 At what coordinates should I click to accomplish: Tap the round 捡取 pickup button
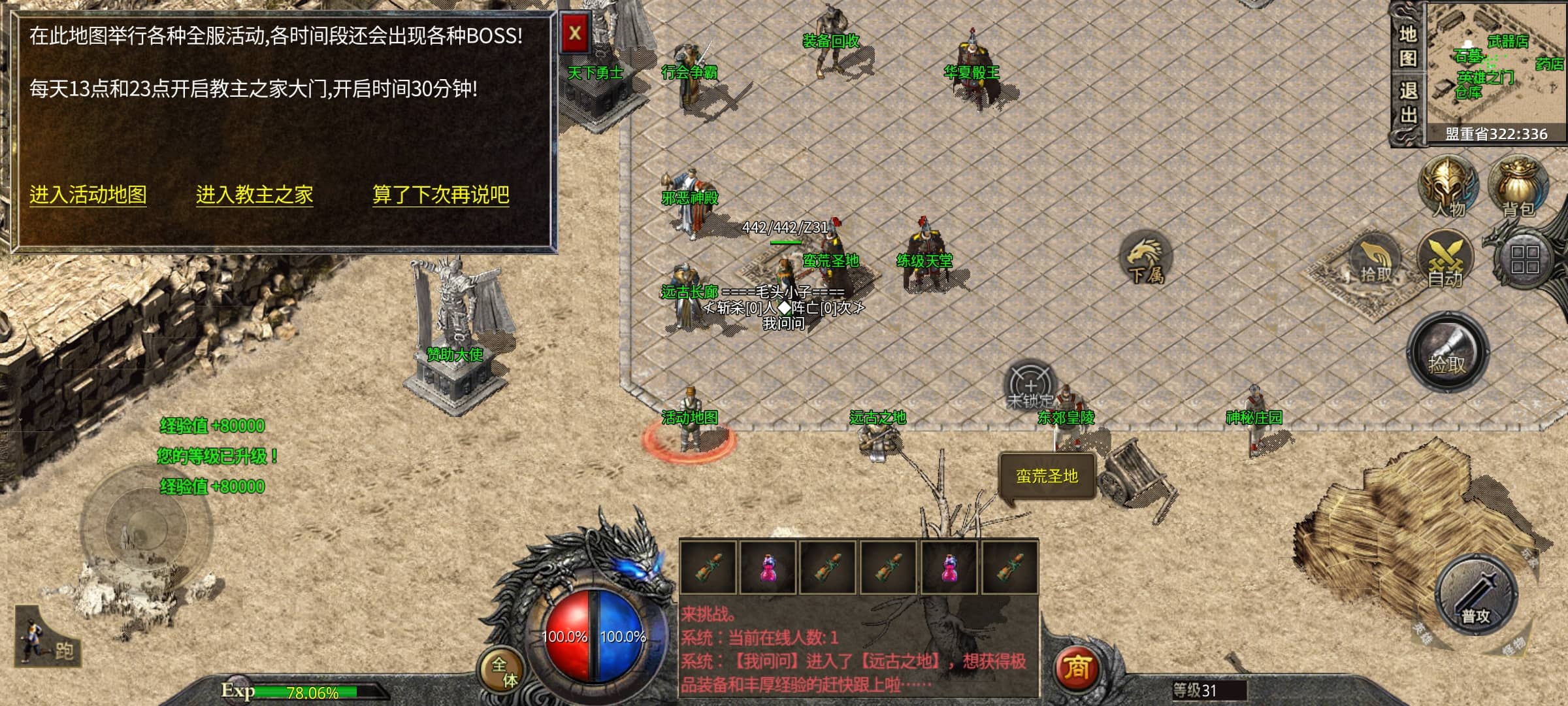(x=1447, y=353)
